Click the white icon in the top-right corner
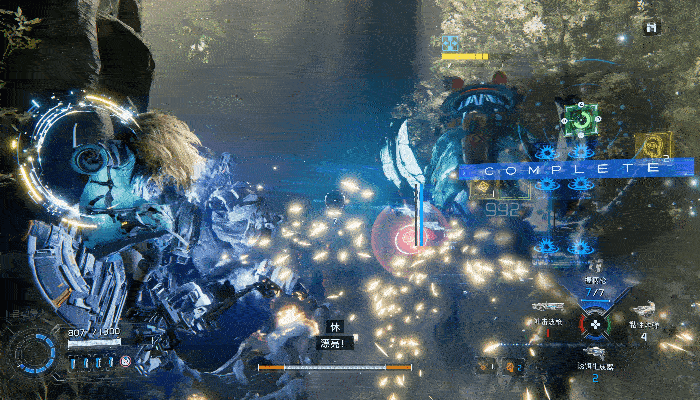 tap(652, 28)
